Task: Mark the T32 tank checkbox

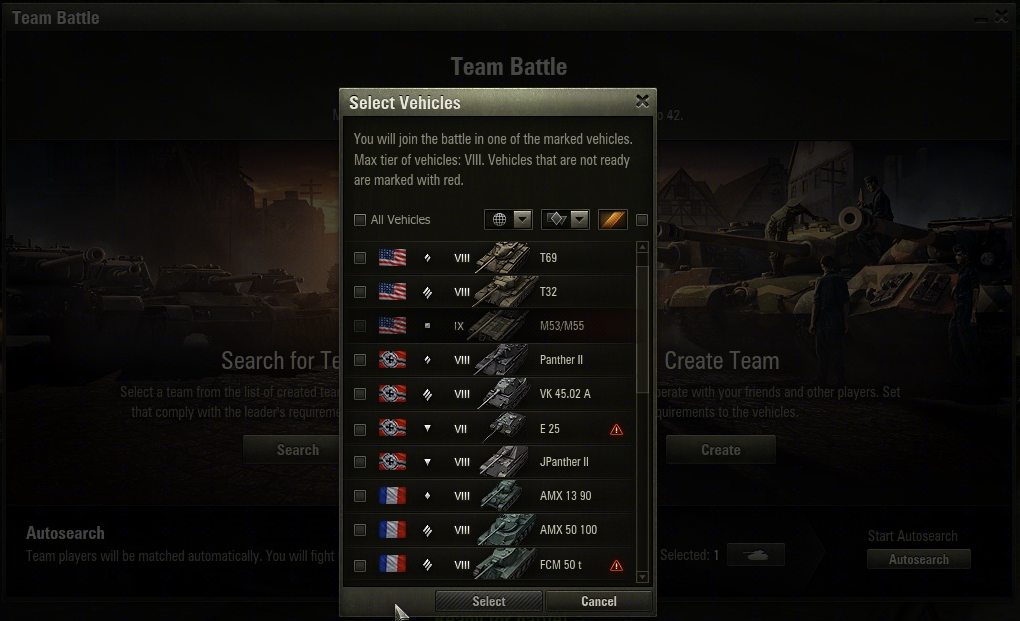Action: tap(360, 292)
